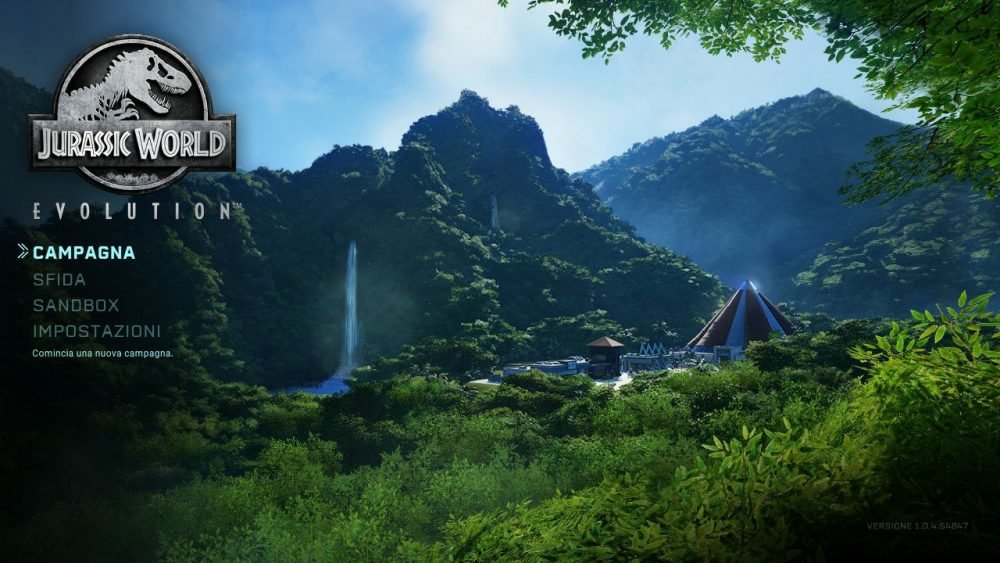Screen dimensions: 1000x563
Task: Open the Impostazioni menu
Action: pos(96,331)
